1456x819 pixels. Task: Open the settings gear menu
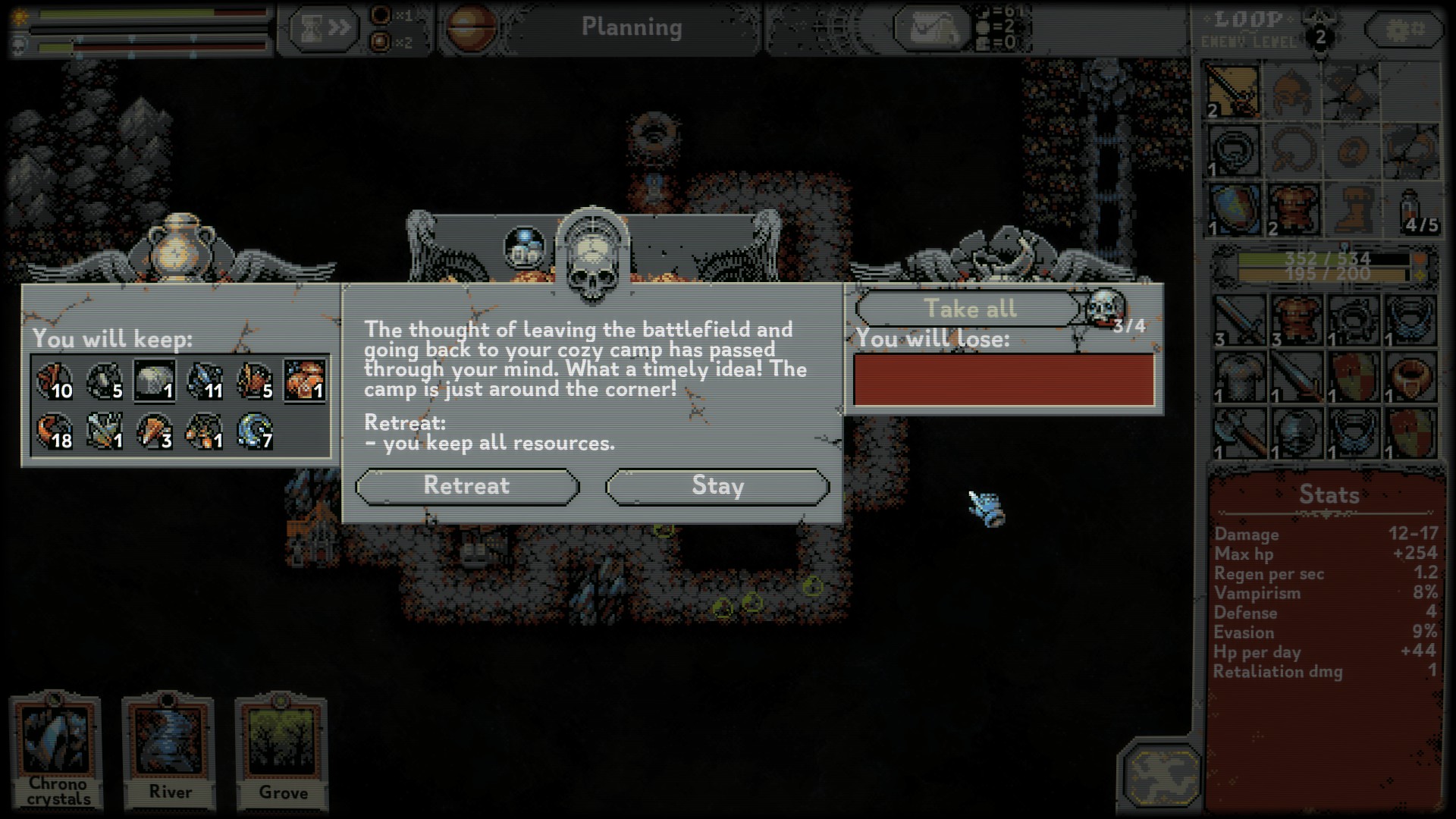(1404, 30)
